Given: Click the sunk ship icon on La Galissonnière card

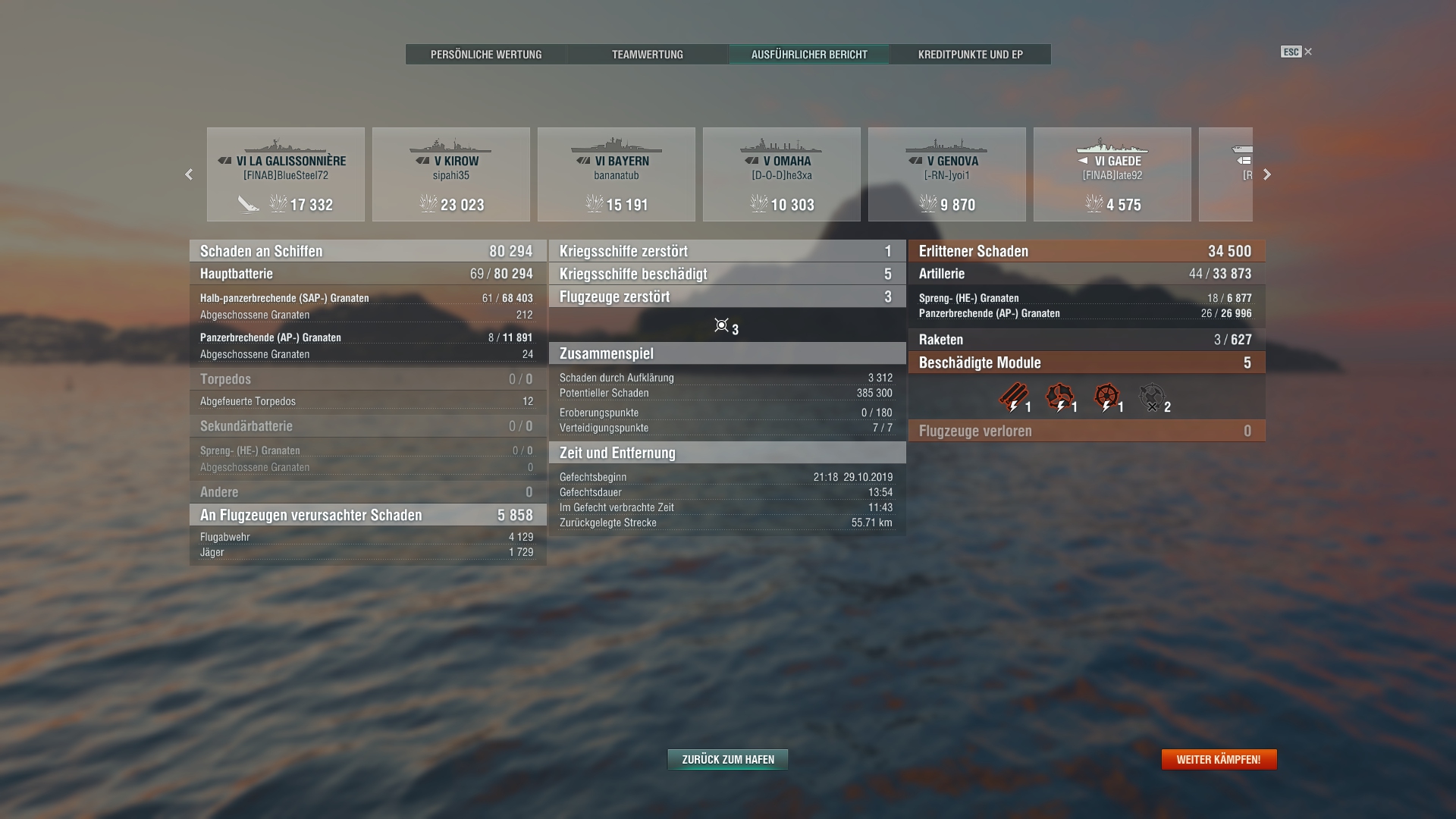Looking at the screenshot, I should coord(246,204).
